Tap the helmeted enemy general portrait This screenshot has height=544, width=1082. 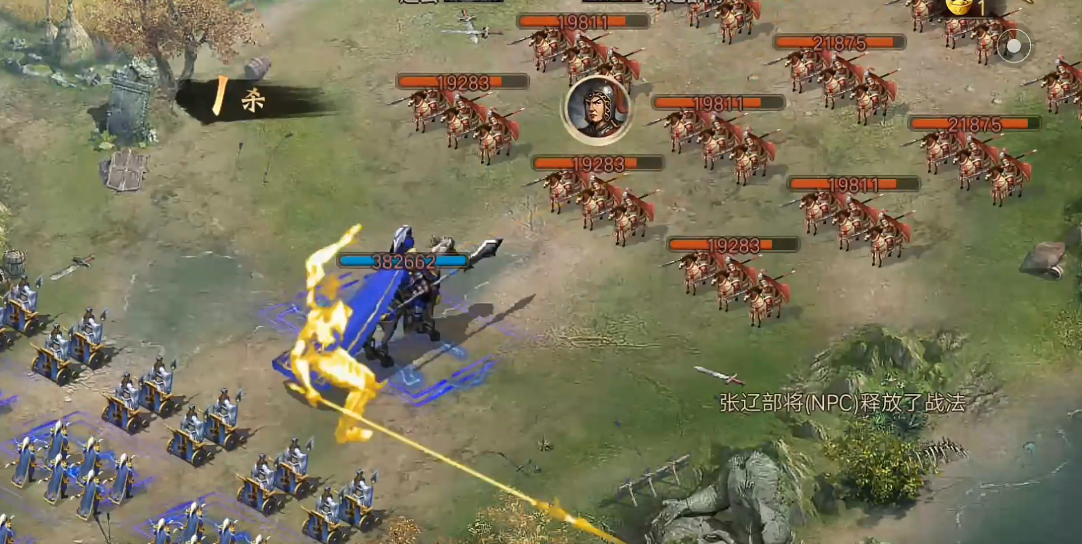pyautogui.click(x=597, y=109)
